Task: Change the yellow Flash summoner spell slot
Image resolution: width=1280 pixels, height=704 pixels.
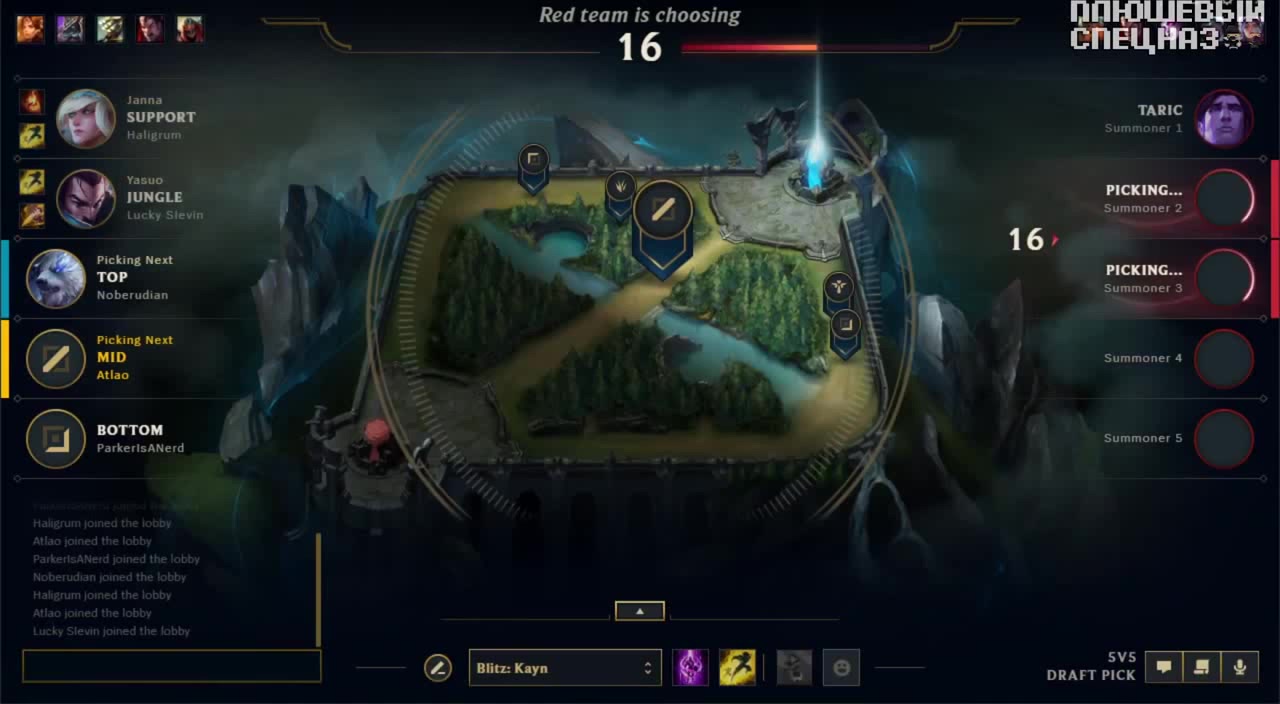Action: [x=737, y=668]
